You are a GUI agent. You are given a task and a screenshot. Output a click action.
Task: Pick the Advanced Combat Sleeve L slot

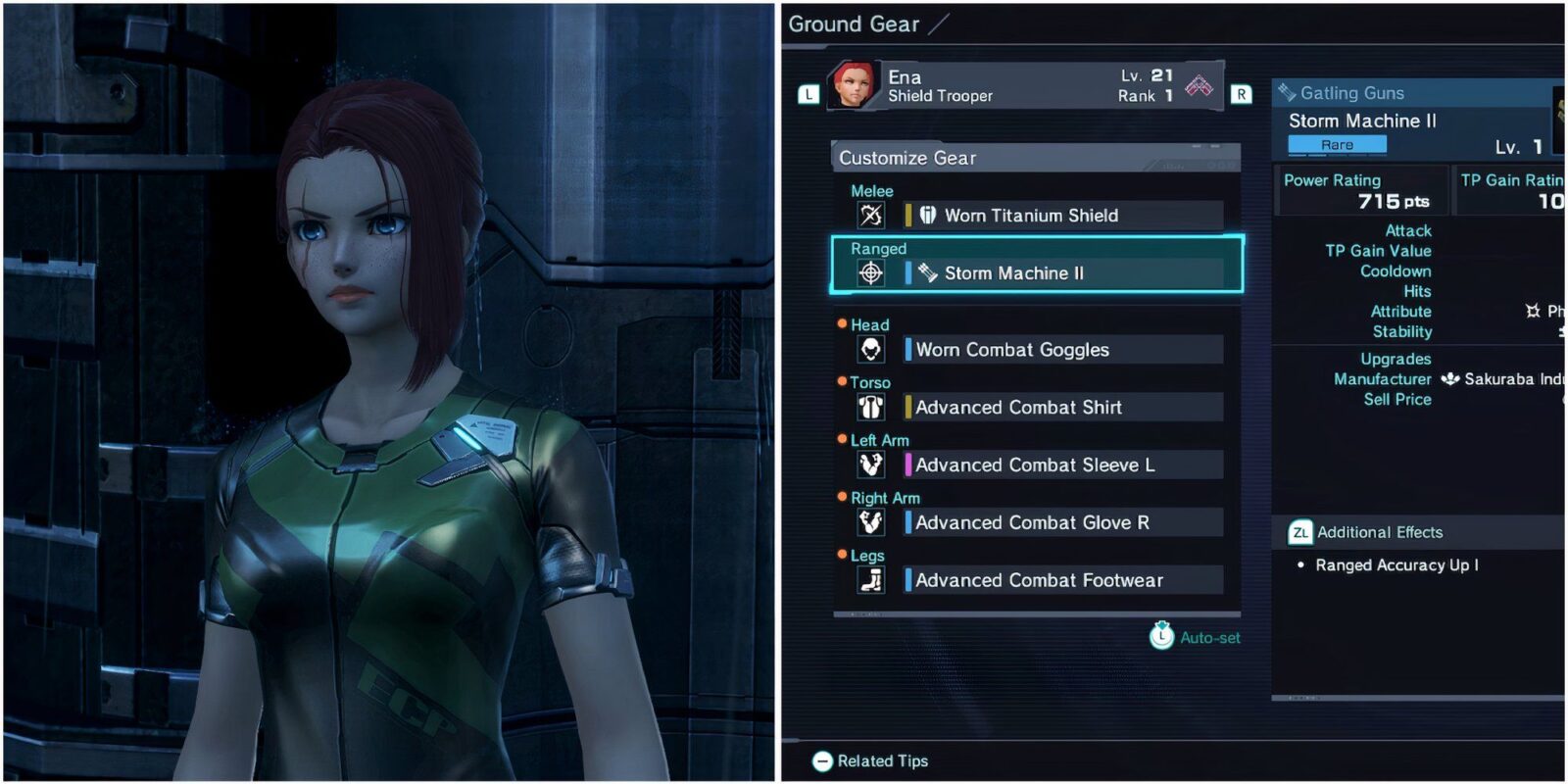(x=1063, y=465)
